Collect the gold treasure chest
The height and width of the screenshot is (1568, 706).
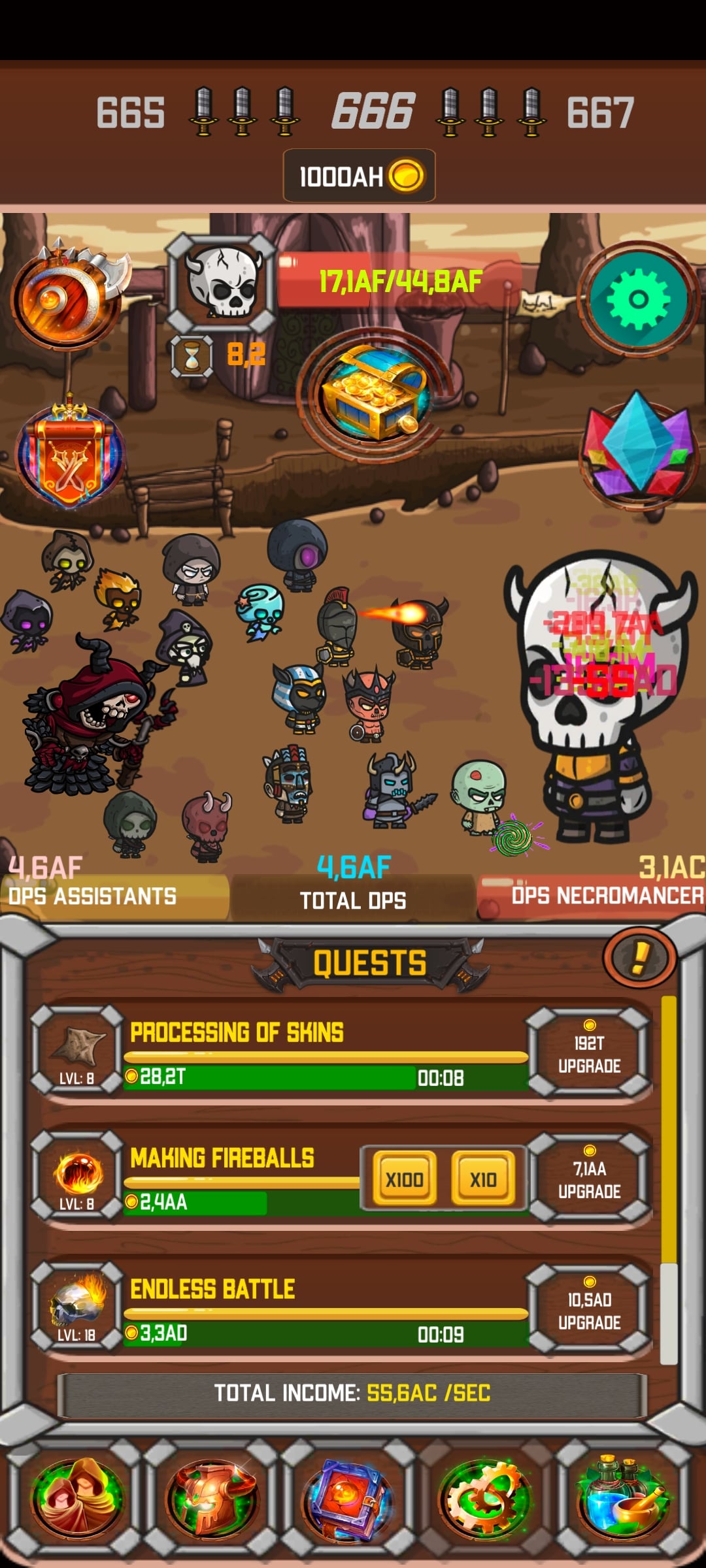click(373, 394)
